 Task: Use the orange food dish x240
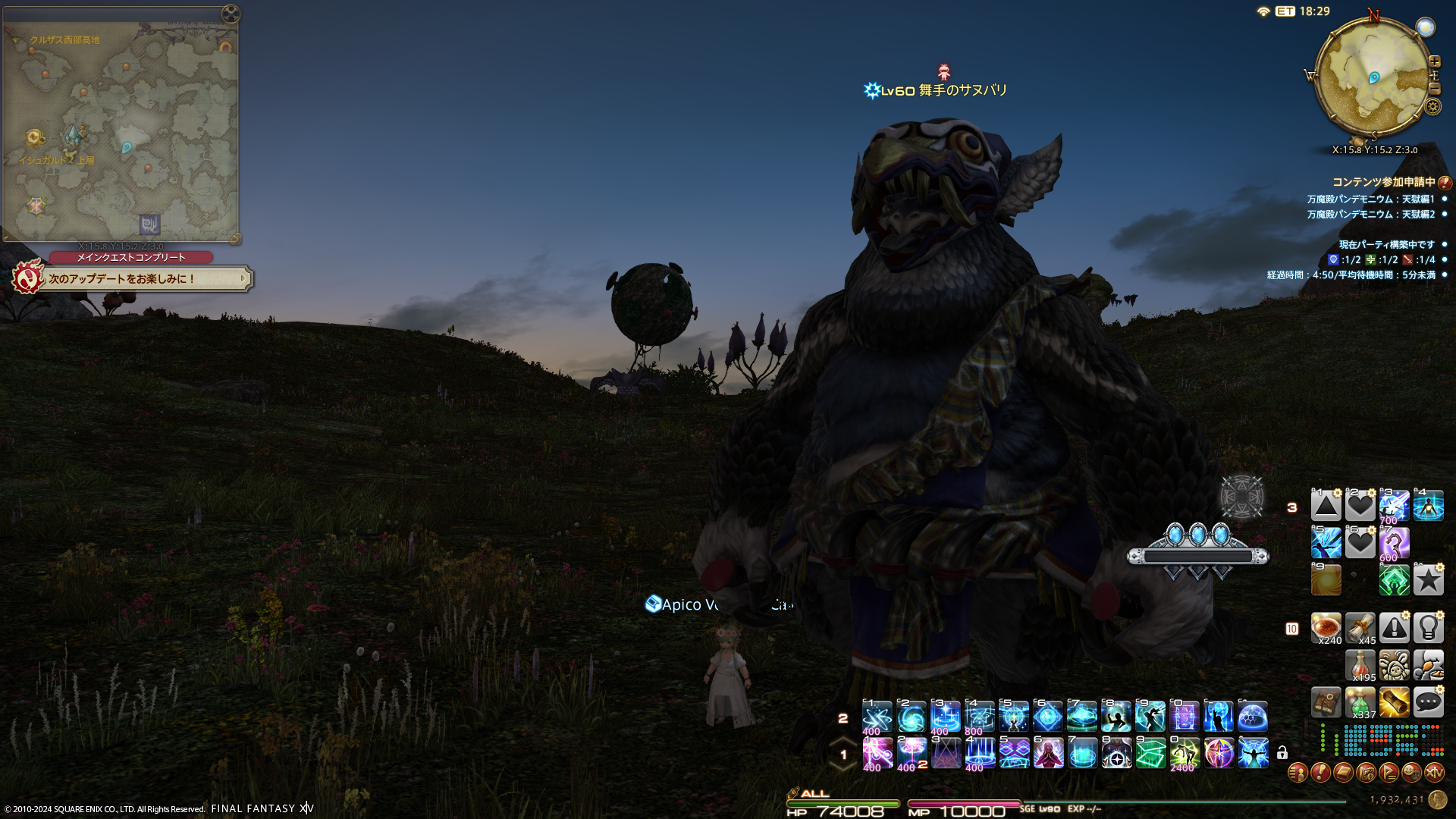coord(1326,628)
